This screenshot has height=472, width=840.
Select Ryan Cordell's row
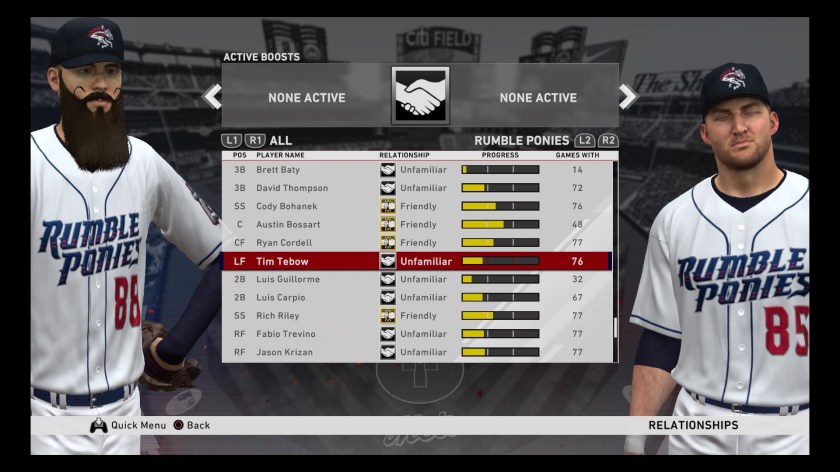pos(416,243)
